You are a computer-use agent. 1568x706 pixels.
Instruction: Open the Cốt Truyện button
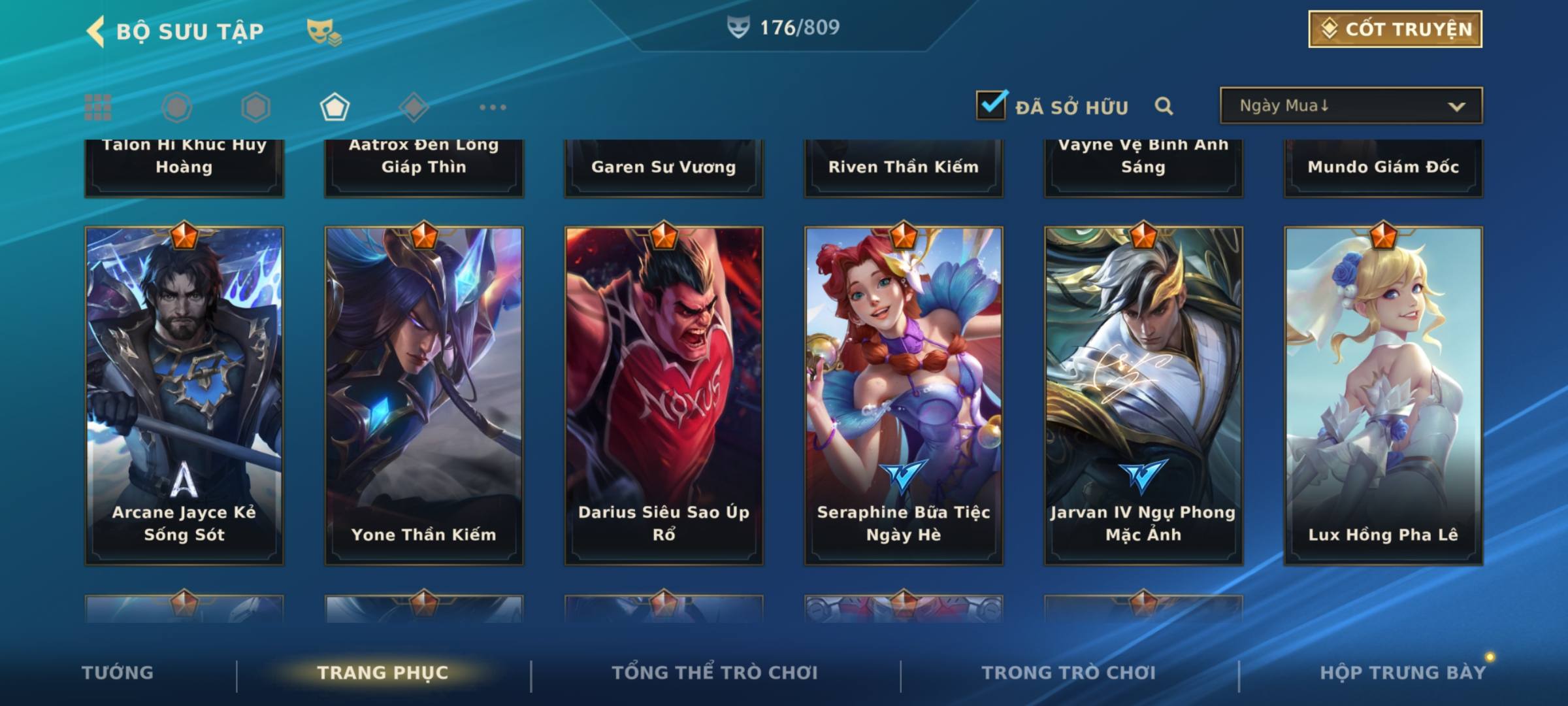1395,29
